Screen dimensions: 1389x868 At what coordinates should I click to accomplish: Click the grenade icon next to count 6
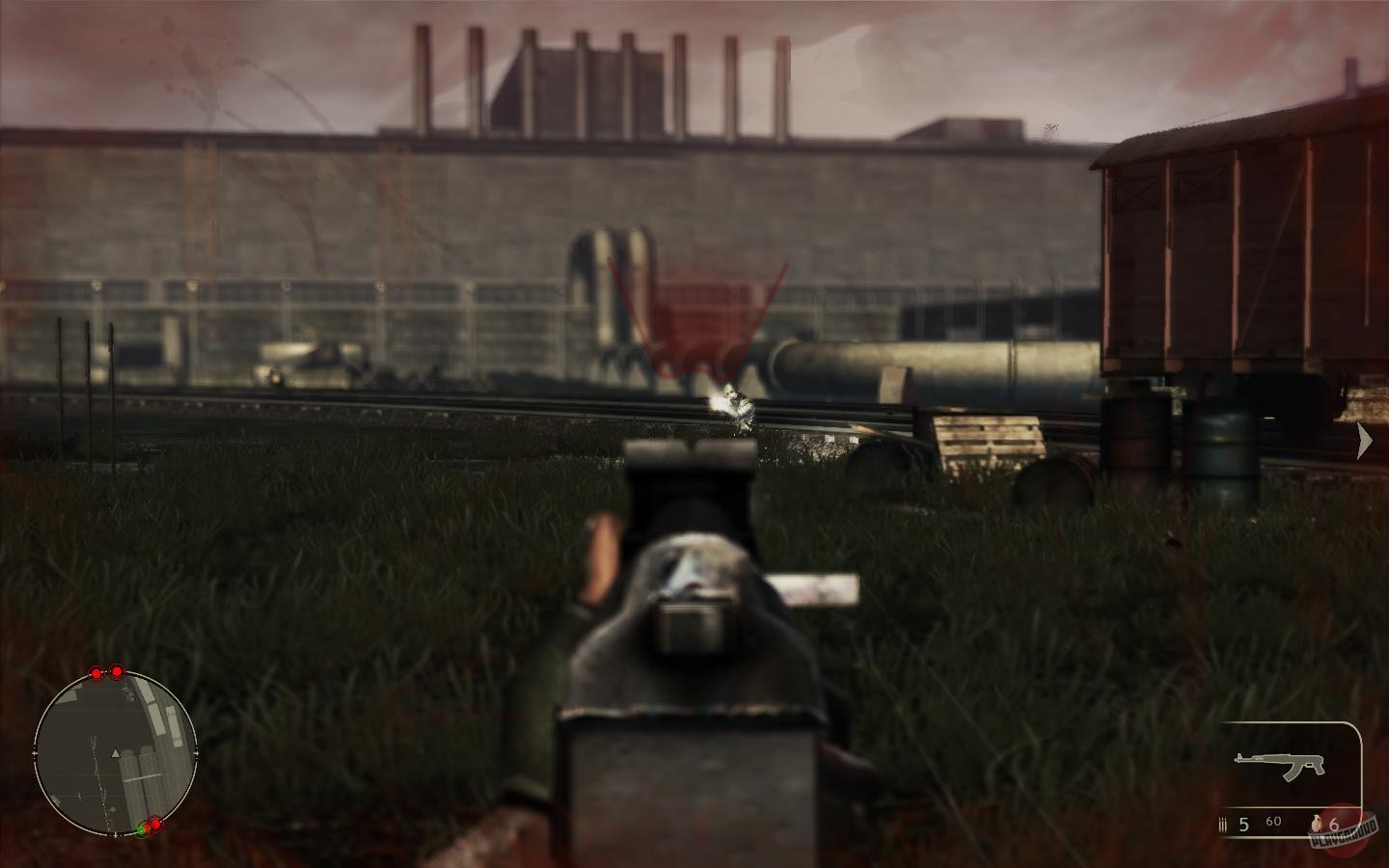pyautogui.click(x=1318, y=825)
